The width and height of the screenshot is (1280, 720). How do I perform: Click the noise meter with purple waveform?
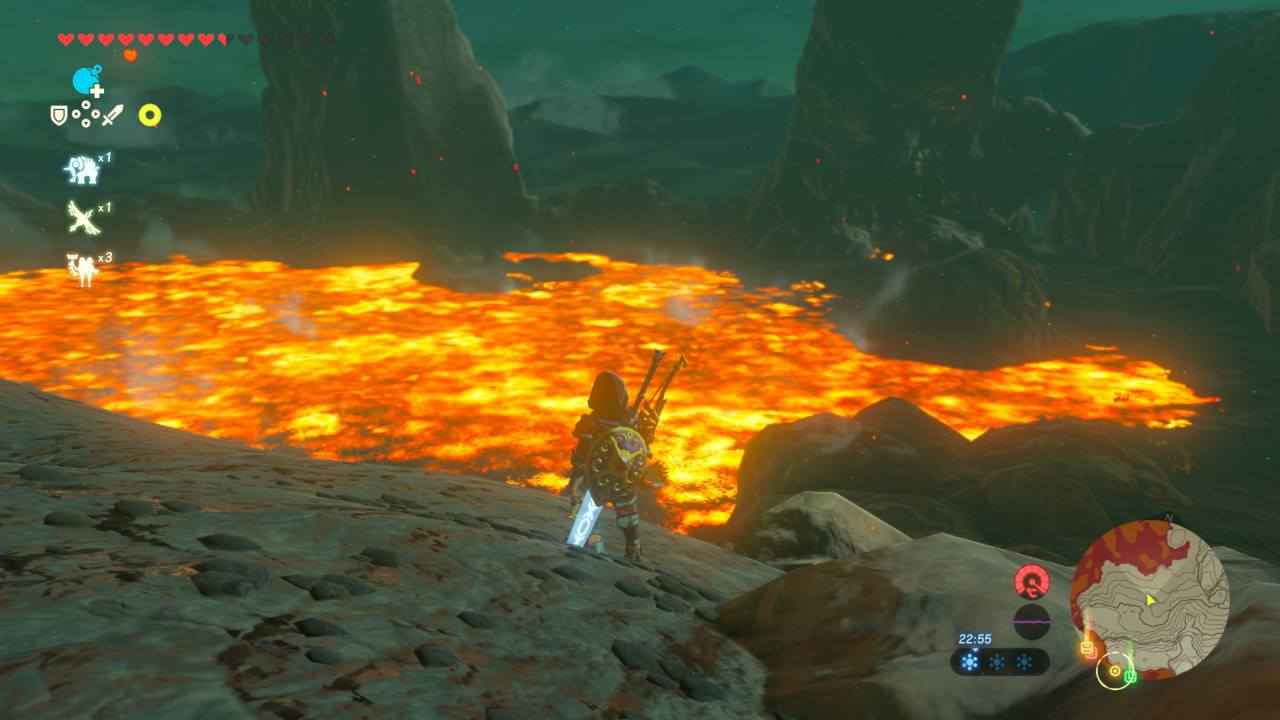(x=1031, y=620)
